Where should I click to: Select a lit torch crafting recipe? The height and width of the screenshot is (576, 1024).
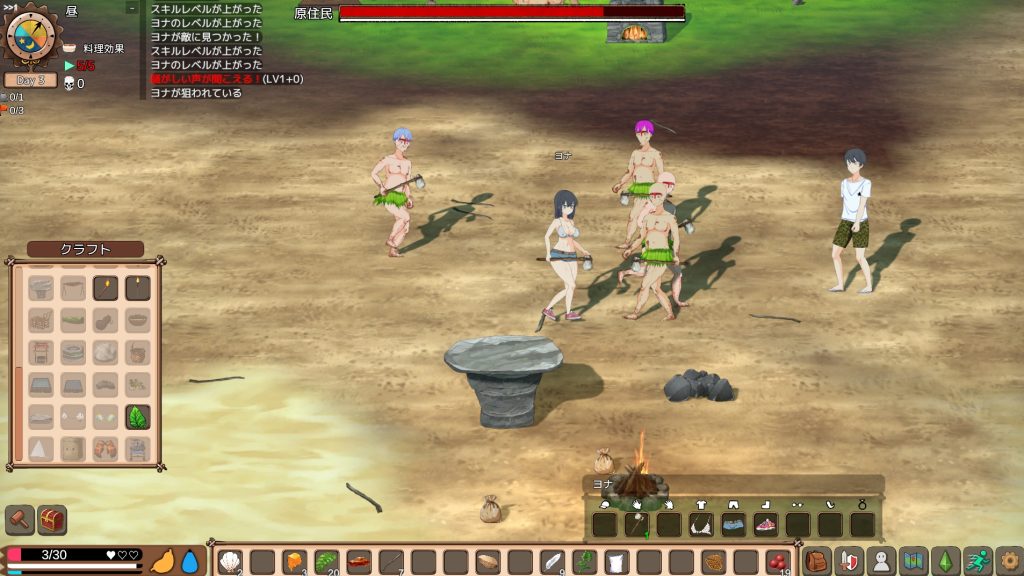tap(105, 289)
